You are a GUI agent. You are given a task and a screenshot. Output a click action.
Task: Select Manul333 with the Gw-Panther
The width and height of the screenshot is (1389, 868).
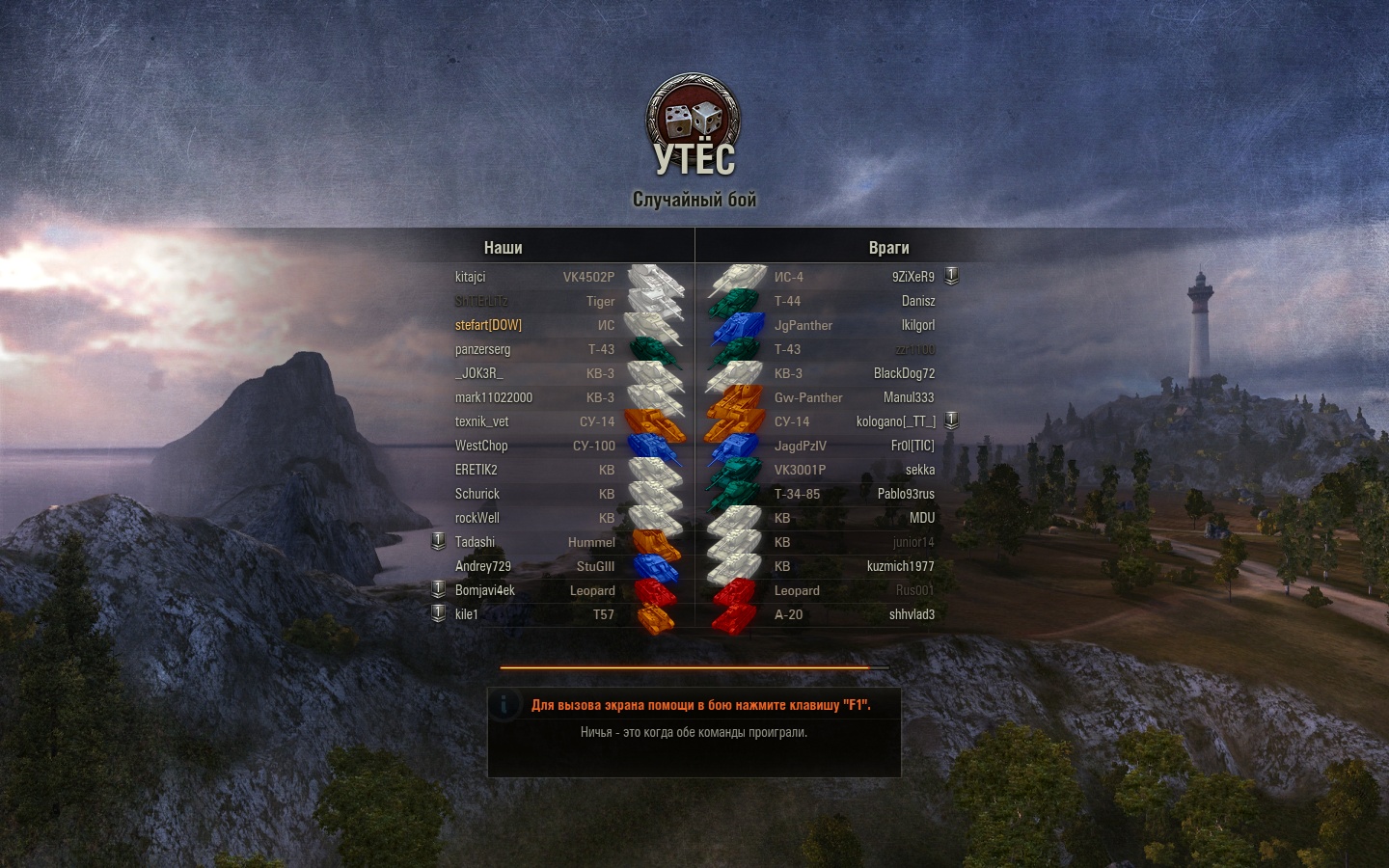tap(908, 397)
